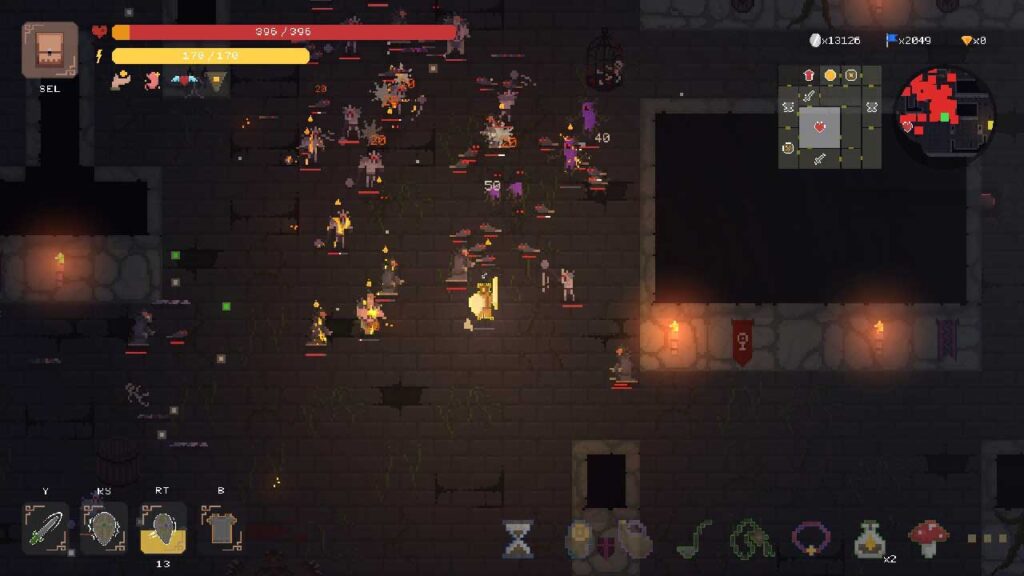Open the room layout map panel
The height and width of the screenshot is (576, 1024).
[829, 117]
